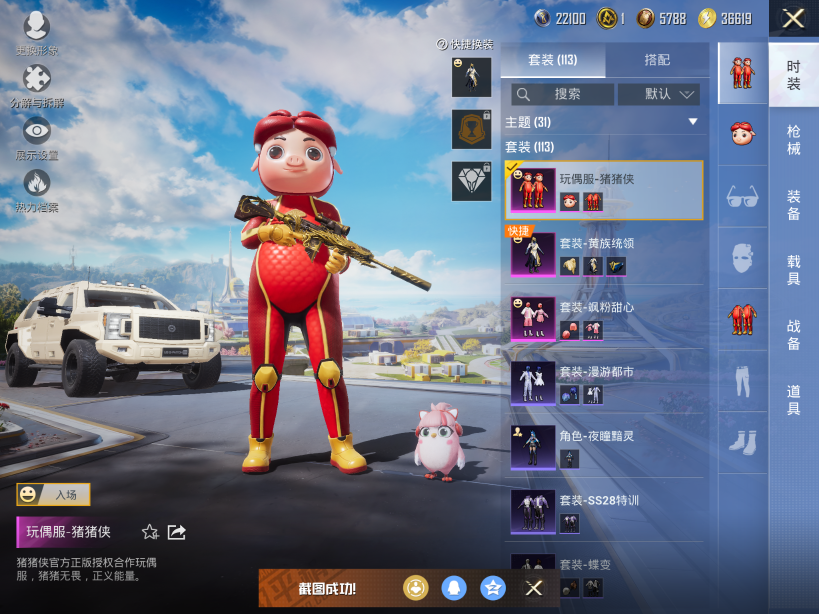Switch to the 搭配 tab
The height and width of the screenshot is (614, 819).
click(657, 60)
